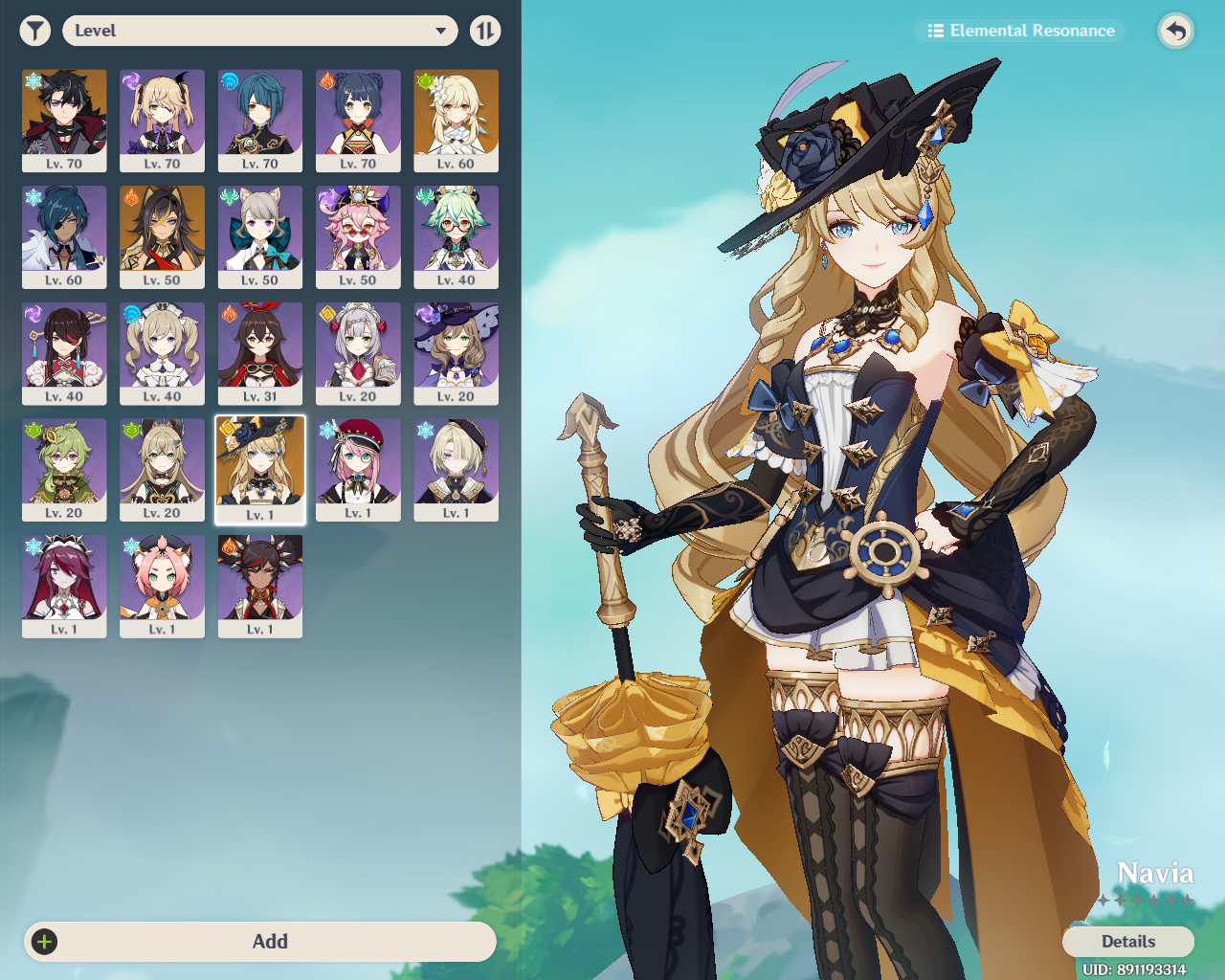Select Diona's character thumbnail
The width and height of the screenshot is (1225, 980).
tap(161, 586)
